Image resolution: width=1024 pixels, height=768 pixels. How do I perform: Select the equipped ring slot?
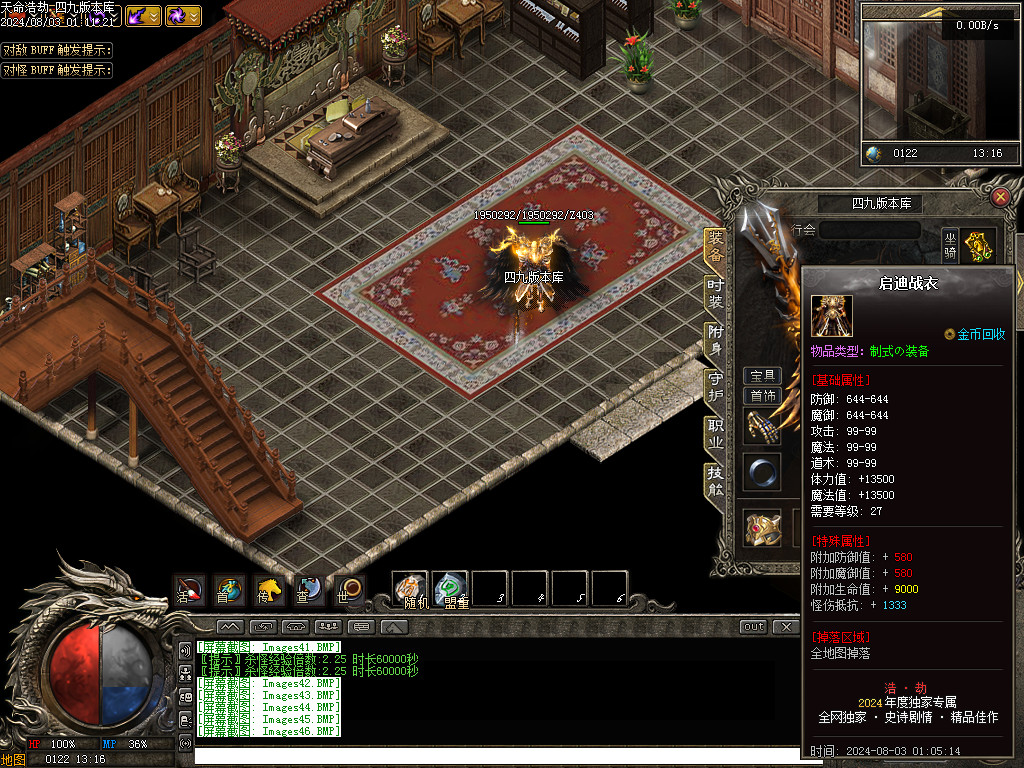pos(761,472)
